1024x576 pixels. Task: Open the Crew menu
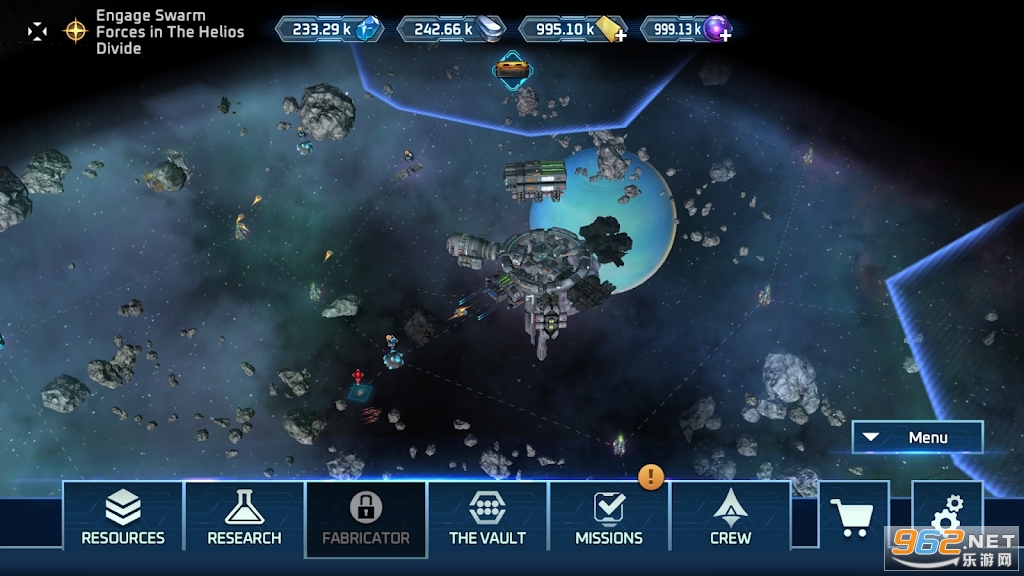731,518
